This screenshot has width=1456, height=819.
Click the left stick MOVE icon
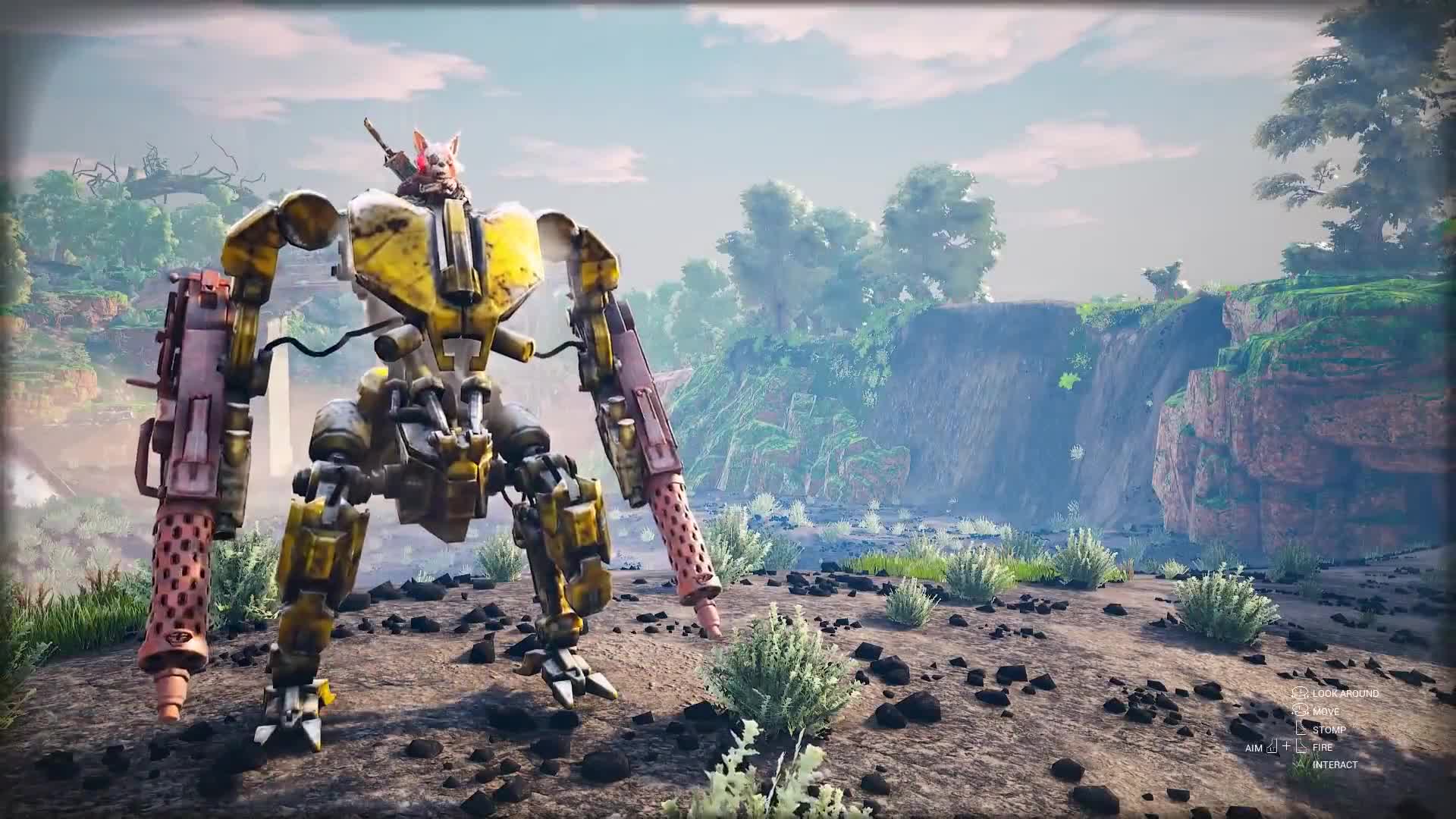tap(1300, 711)
